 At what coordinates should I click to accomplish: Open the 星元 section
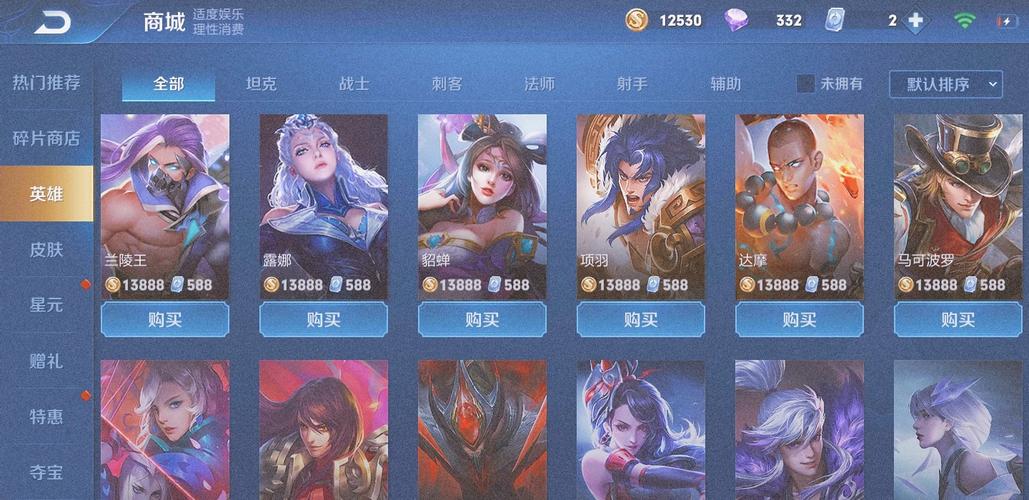pyautogui.click(x=46, y=304)
